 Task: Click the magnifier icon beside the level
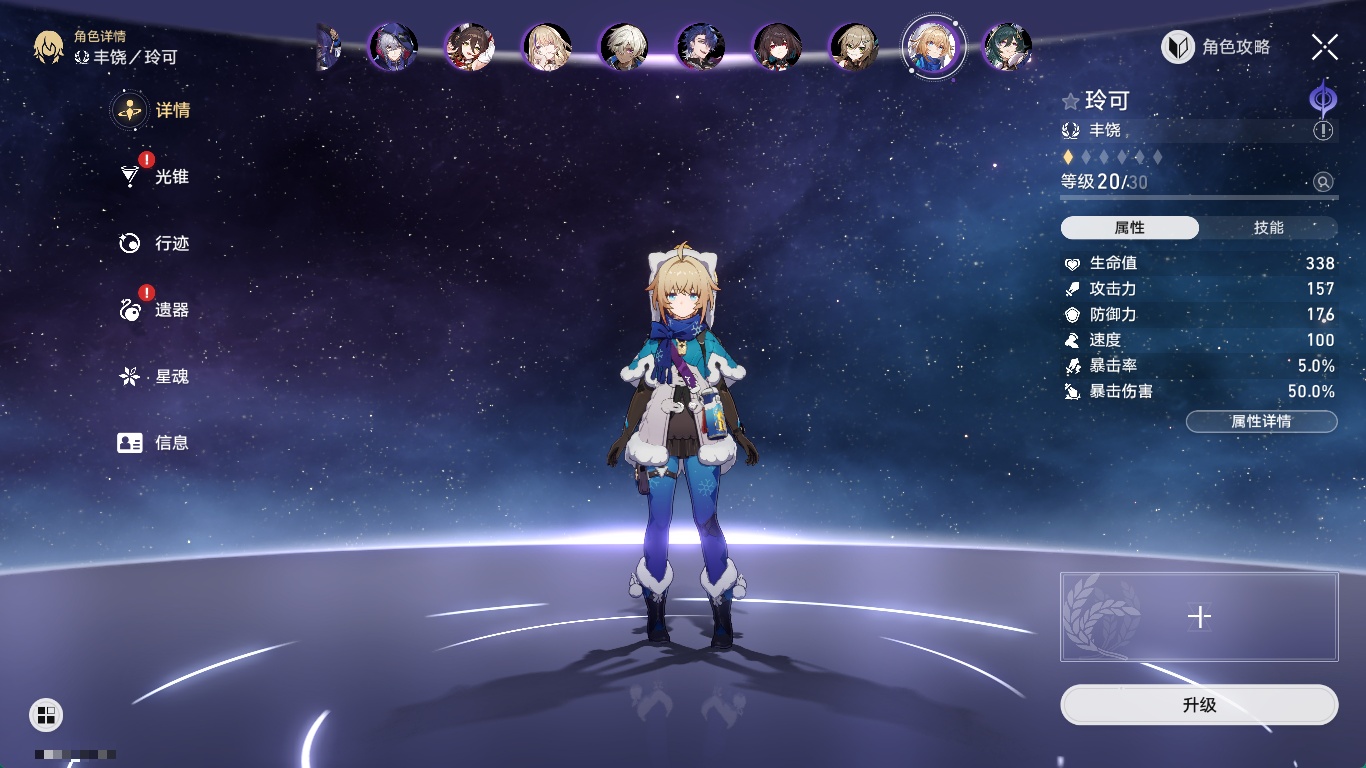coord(1323,182)
